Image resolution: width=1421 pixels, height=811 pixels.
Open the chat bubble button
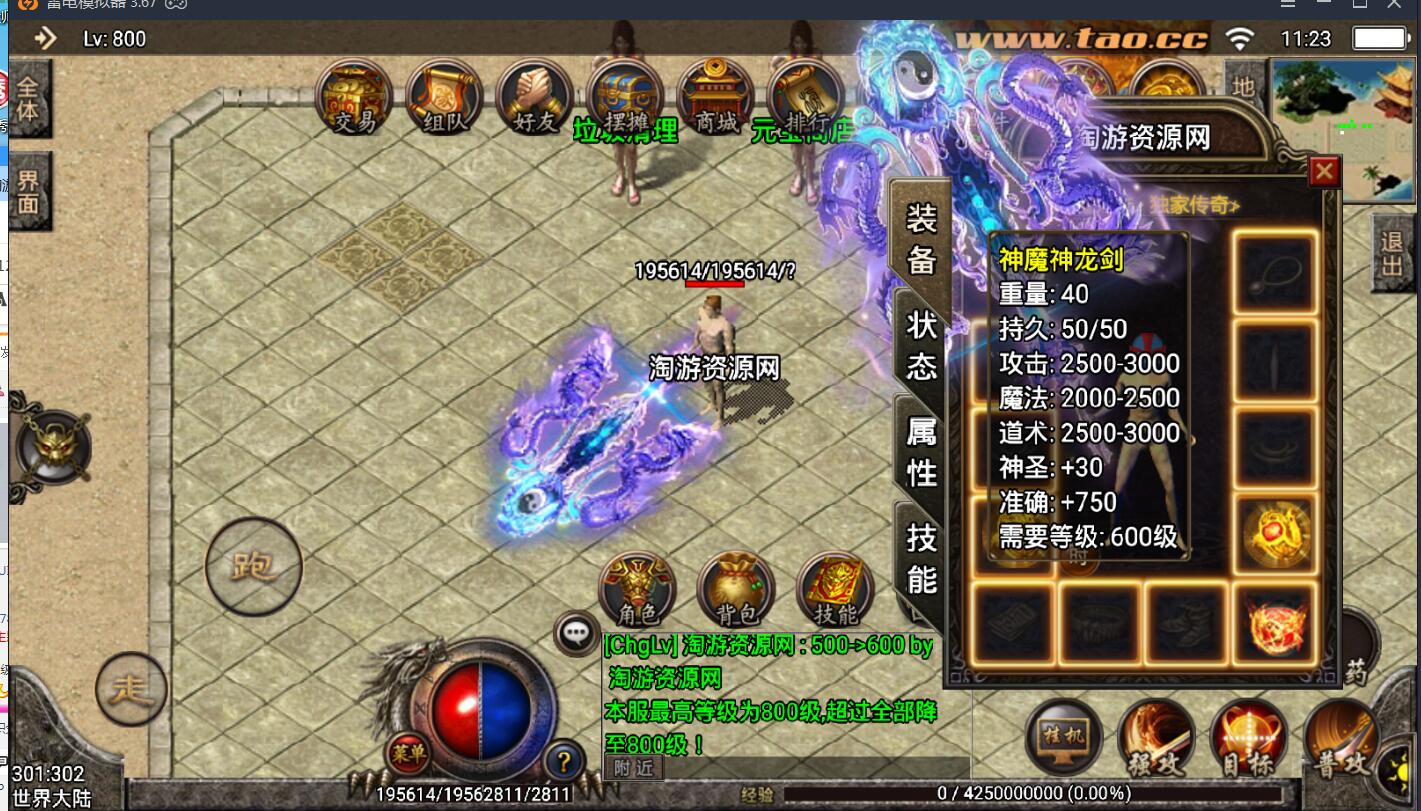[577, 632]
